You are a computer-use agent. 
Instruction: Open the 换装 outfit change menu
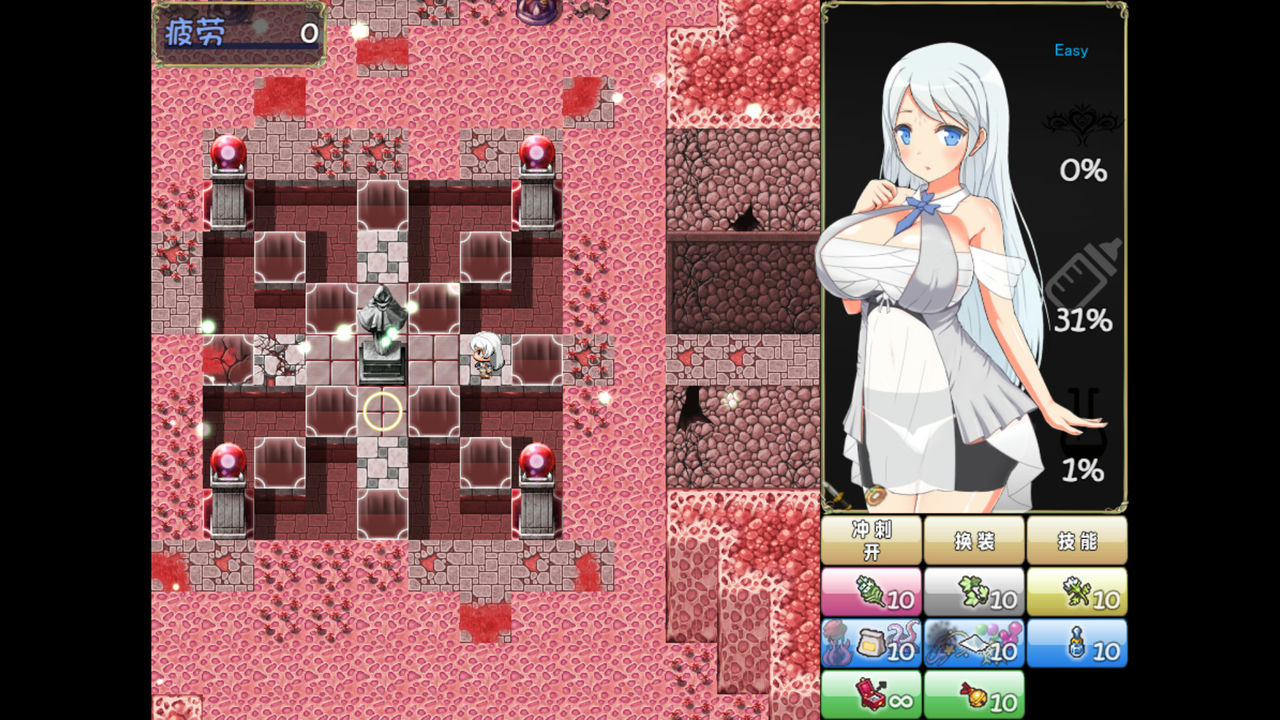974,540
